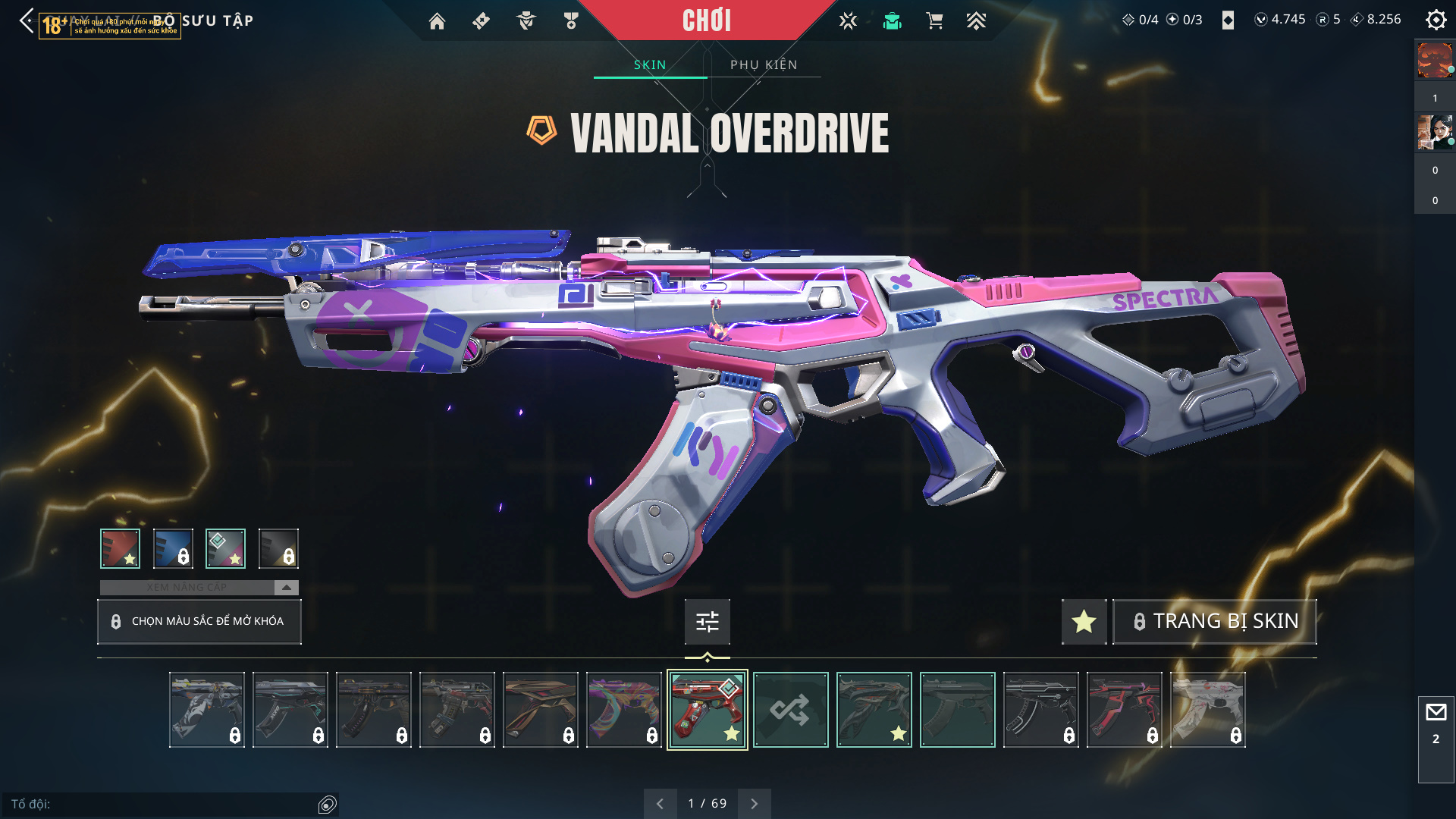Go to the next skin page
This screenshot has width=1456, height=819.
(754, 804)
